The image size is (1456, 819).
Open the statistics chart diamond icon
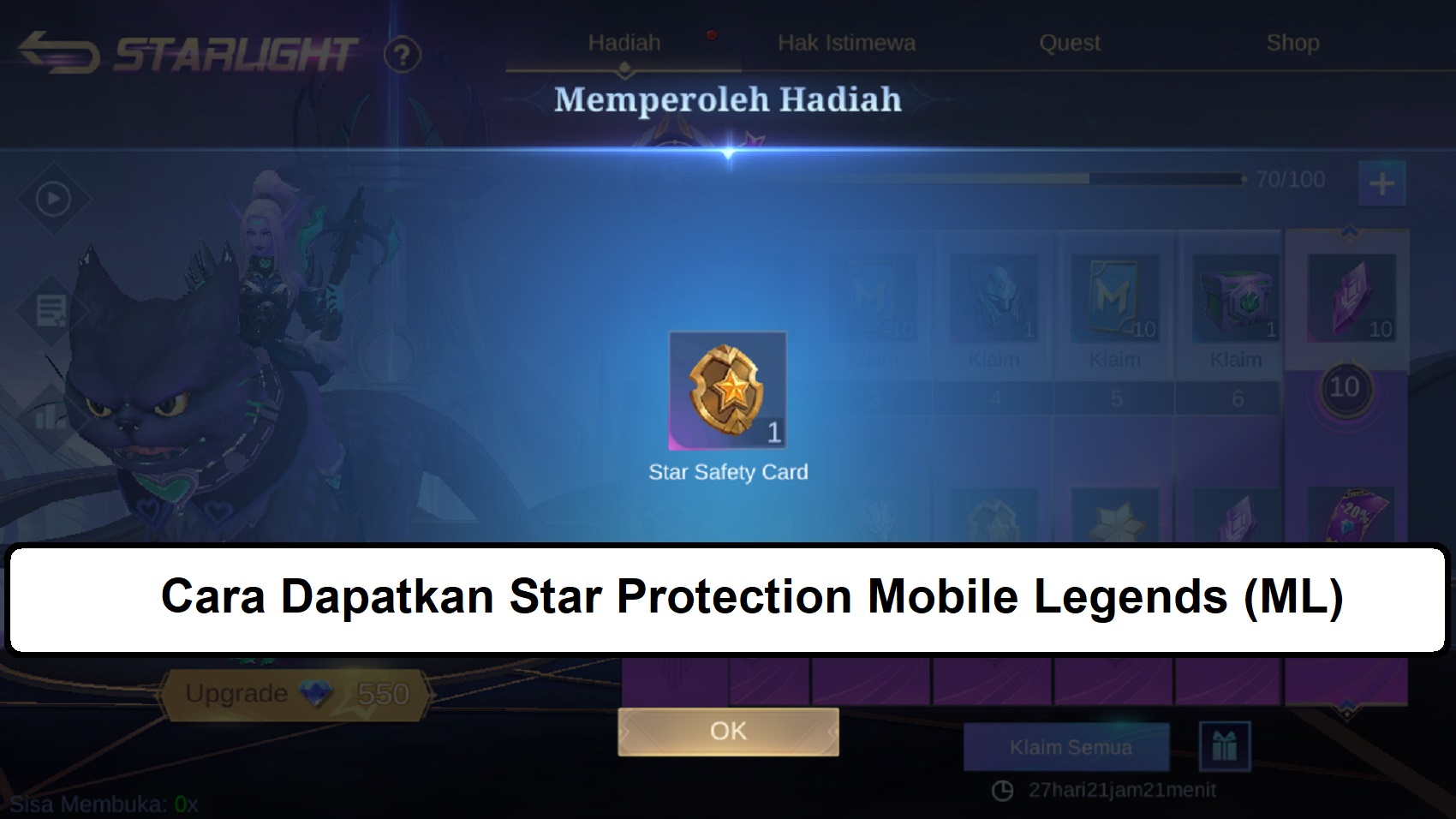(x=51, y=418)
